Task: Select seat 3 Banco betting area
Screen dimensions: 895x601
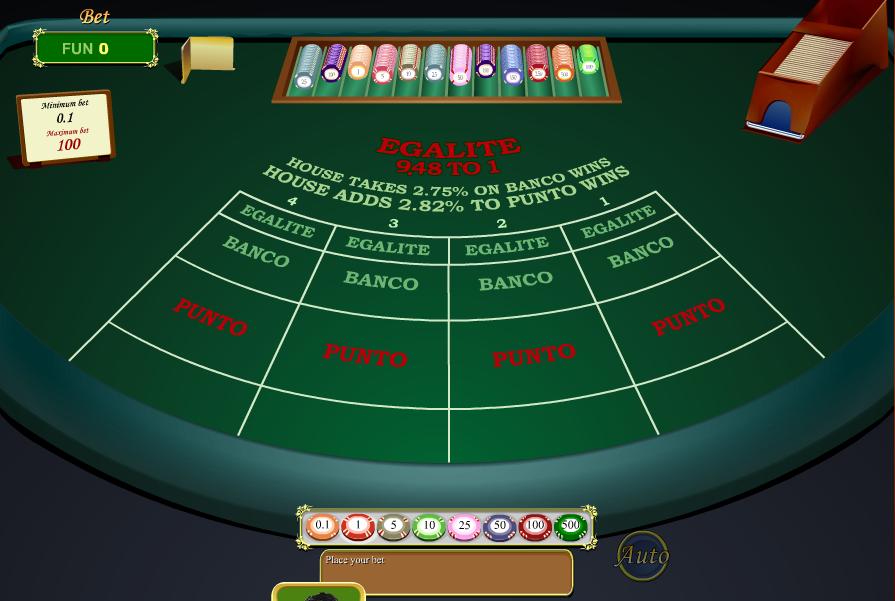Action: pos(381,281)
